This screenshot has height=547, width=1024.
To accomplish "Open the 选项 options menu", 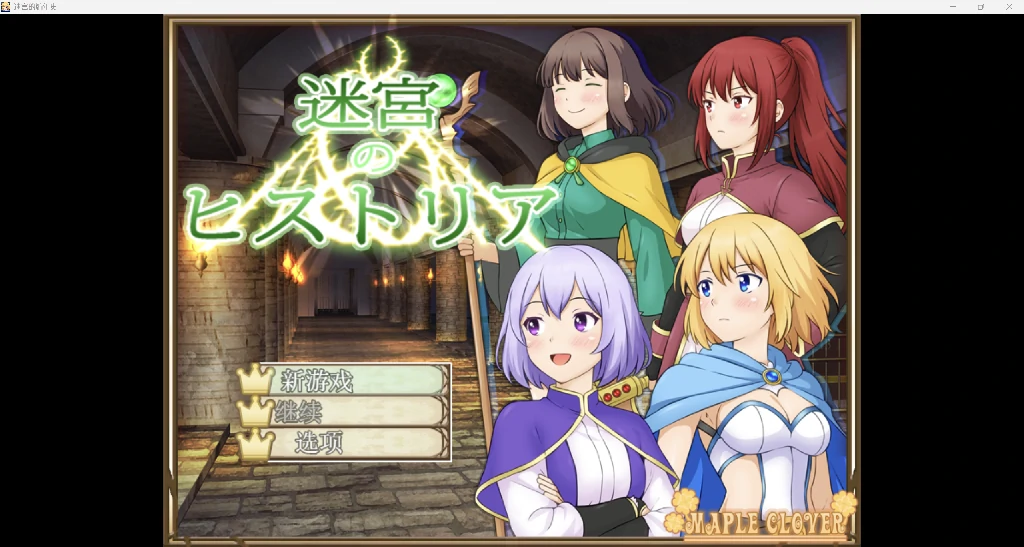I will coord(345,443).
